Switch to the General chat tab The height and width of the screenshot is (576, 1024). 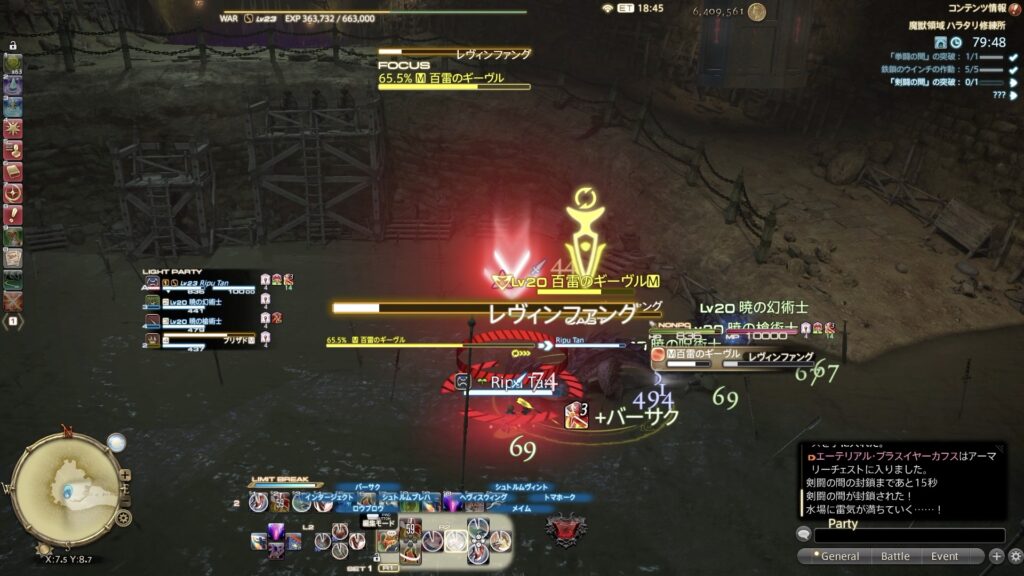pos(839,556)
